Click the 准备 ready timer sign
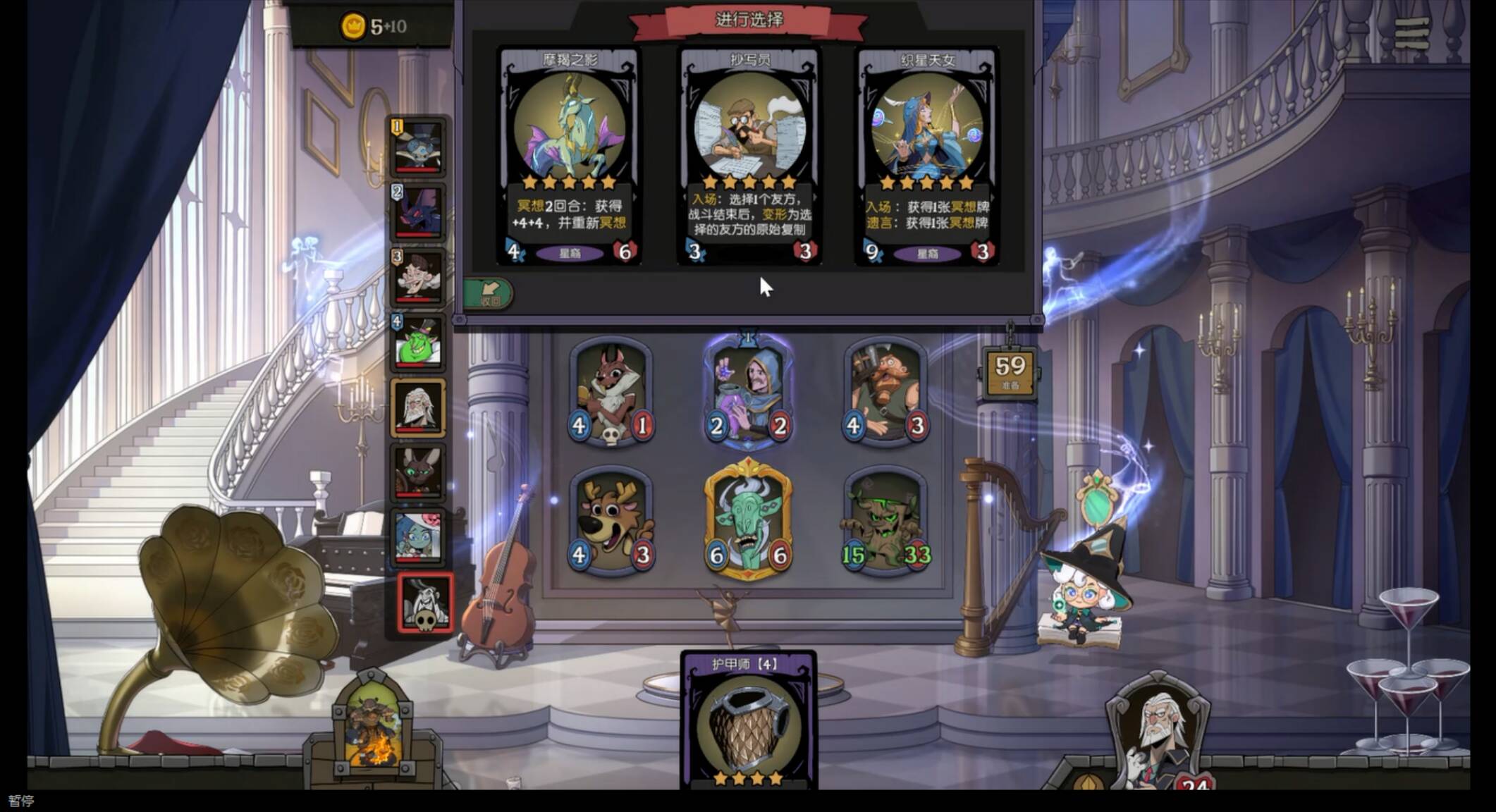This screenshot has height=812, width=1496. coord(1010,371)
